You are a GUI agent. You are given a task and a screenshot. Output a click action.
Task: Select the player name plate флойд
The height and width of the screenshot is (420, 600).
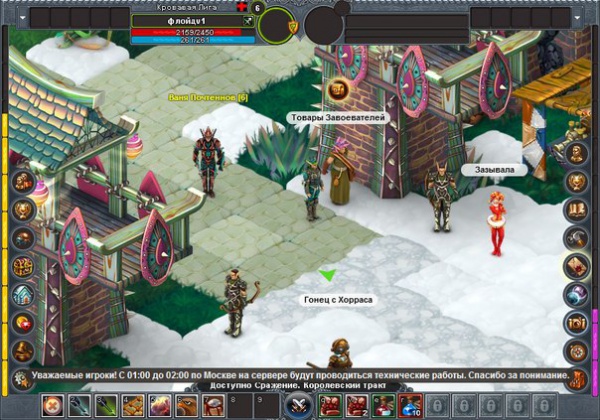[x=188, y=20]
